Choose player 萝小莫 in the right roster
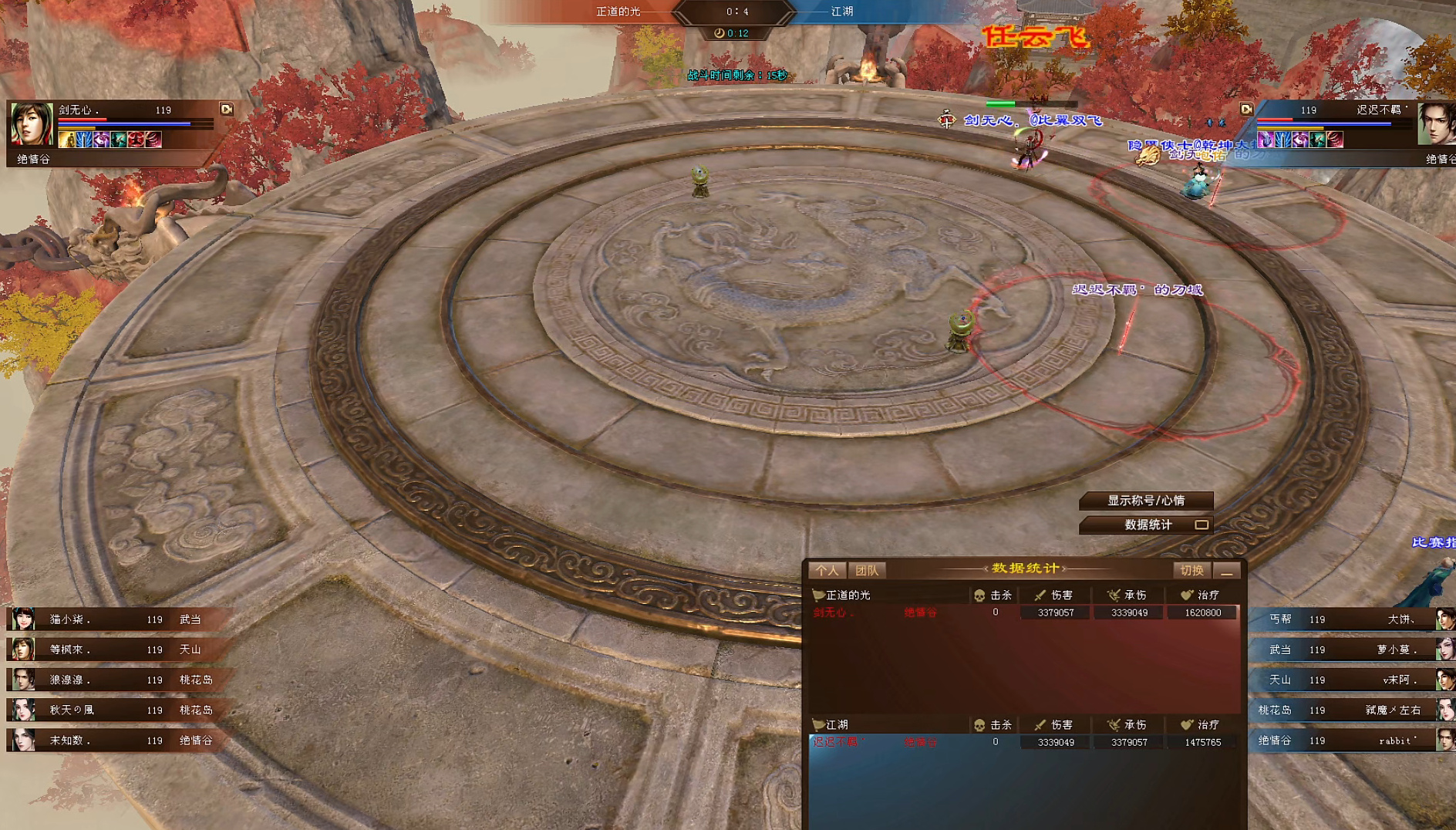The height and width of the screenshot is (830, 1456). 1350,649
